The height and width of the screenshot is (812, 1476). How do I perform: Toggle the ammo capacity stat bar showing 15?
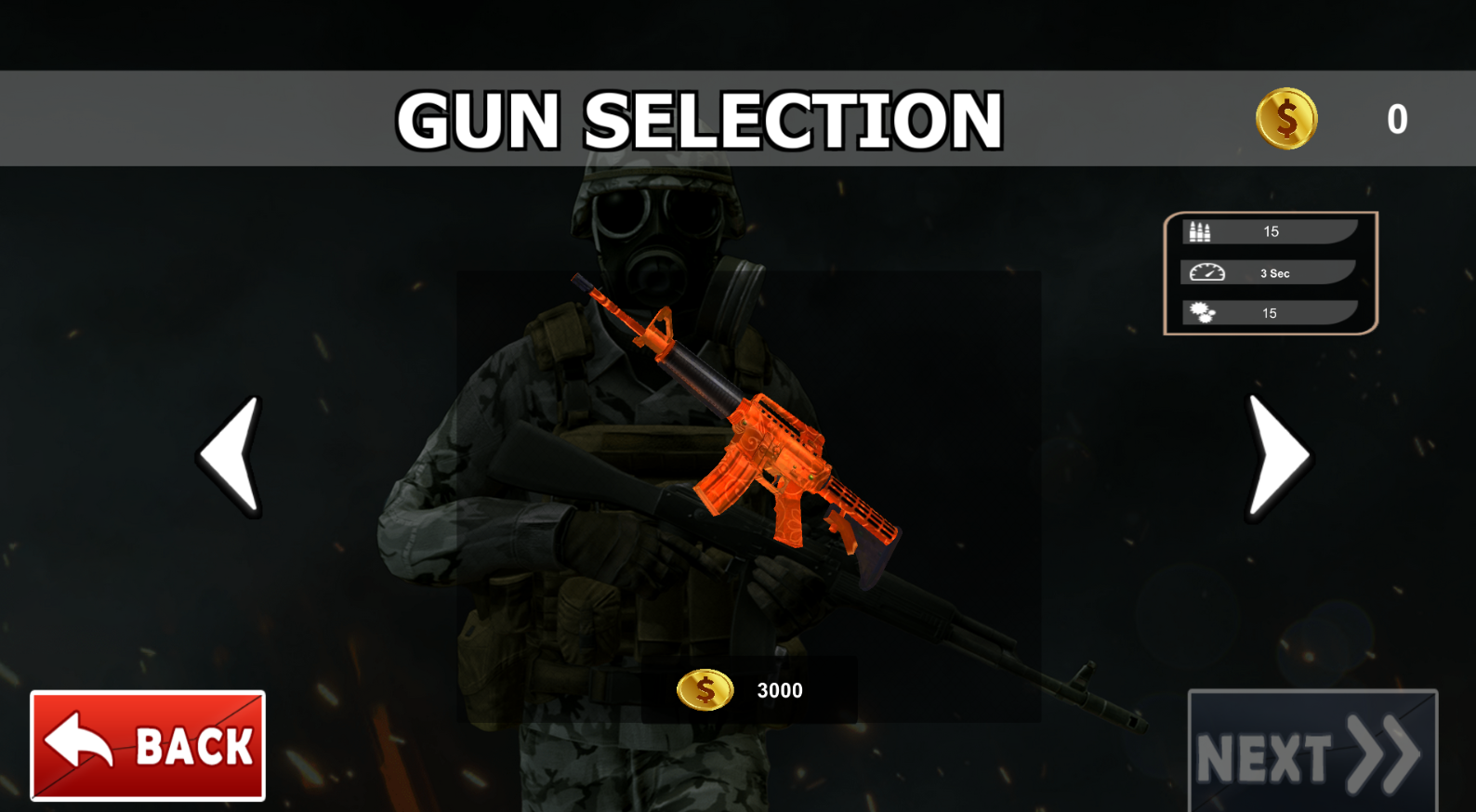coord(1271,231)
